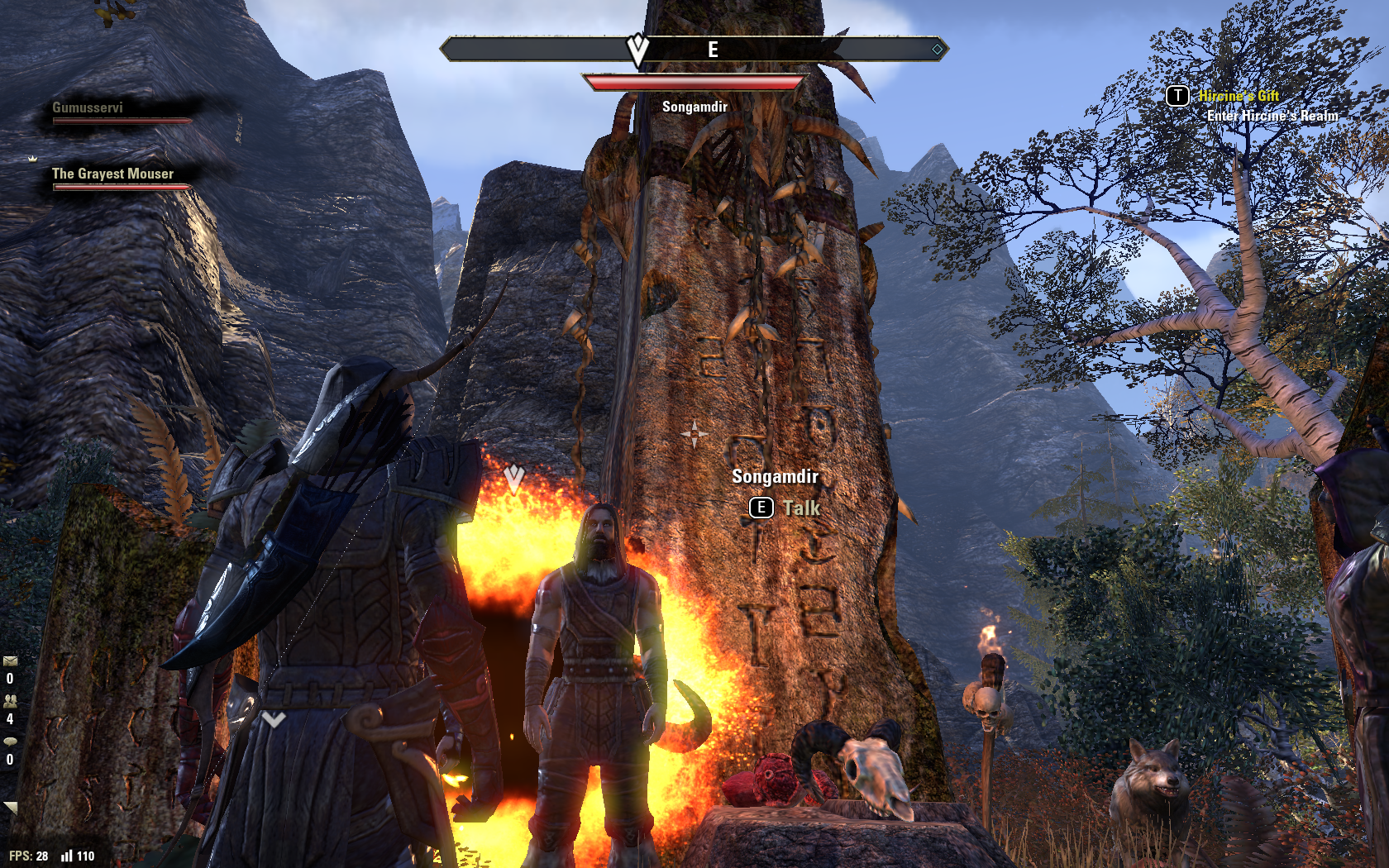Open the friends list icon

pyautogui.click(x=10, y=701)
